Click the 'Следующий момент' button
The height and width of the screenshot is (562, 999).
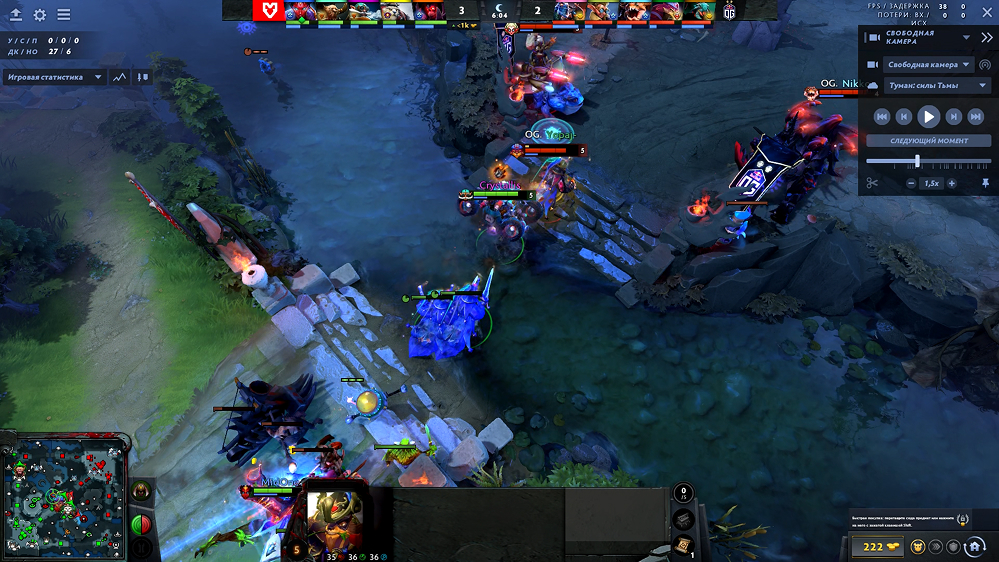click(x=928, y=141)
